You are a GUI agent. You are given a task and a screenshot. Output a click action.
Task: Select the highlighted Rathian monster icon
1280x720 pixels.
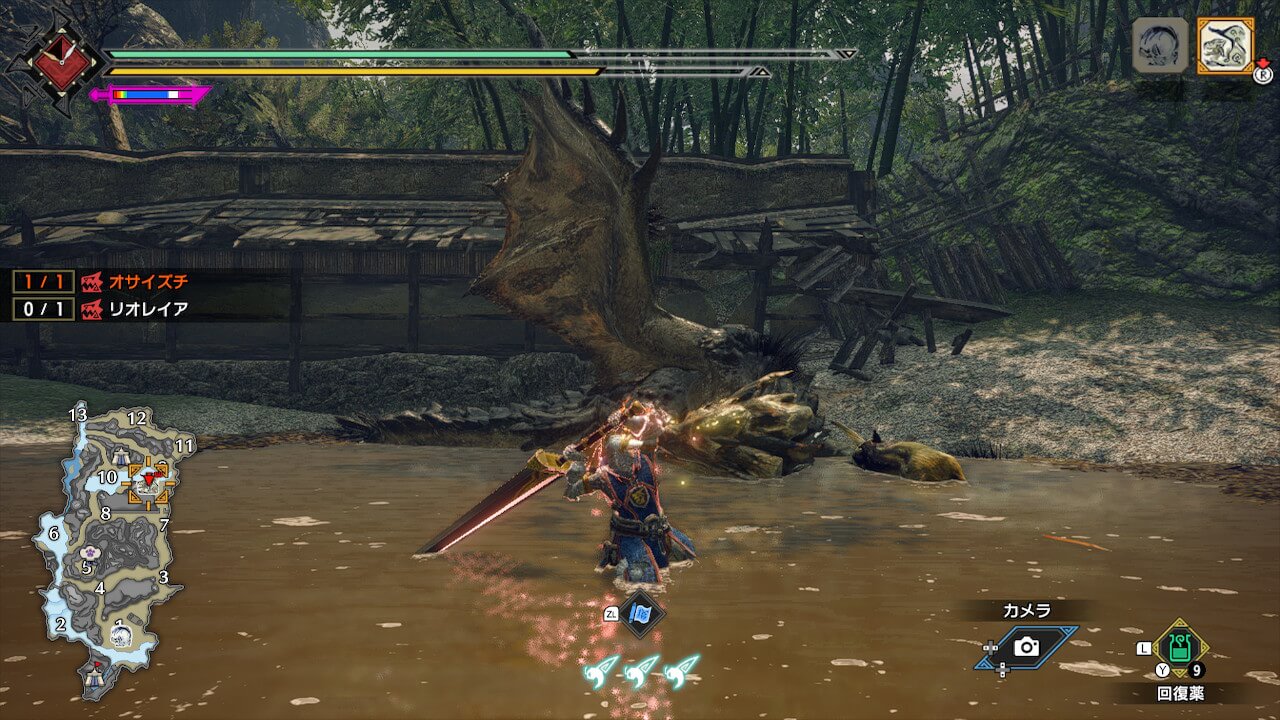(x=1225, y=45)
